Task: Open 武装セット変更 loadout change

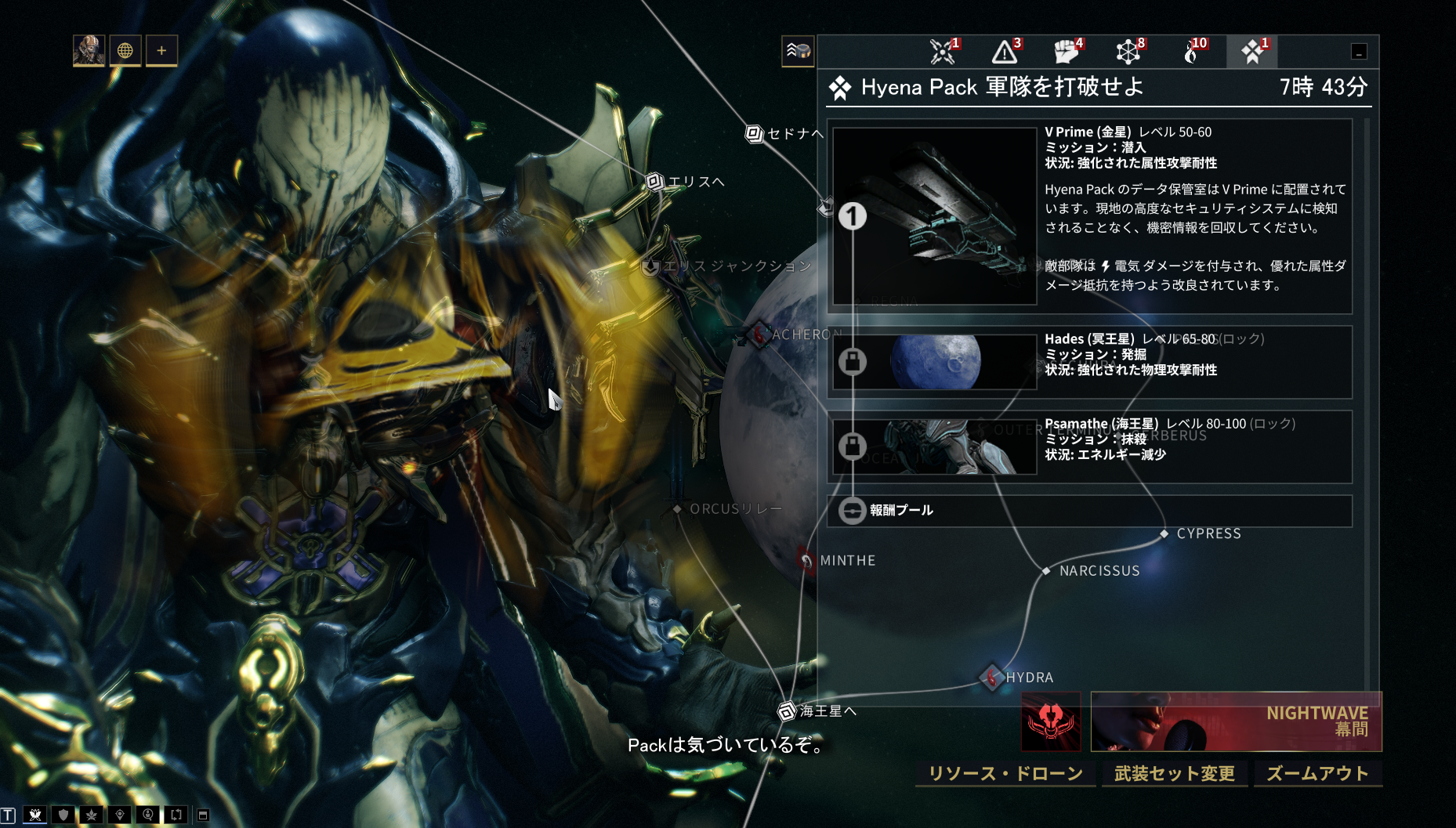Action: coord(1174,774)
